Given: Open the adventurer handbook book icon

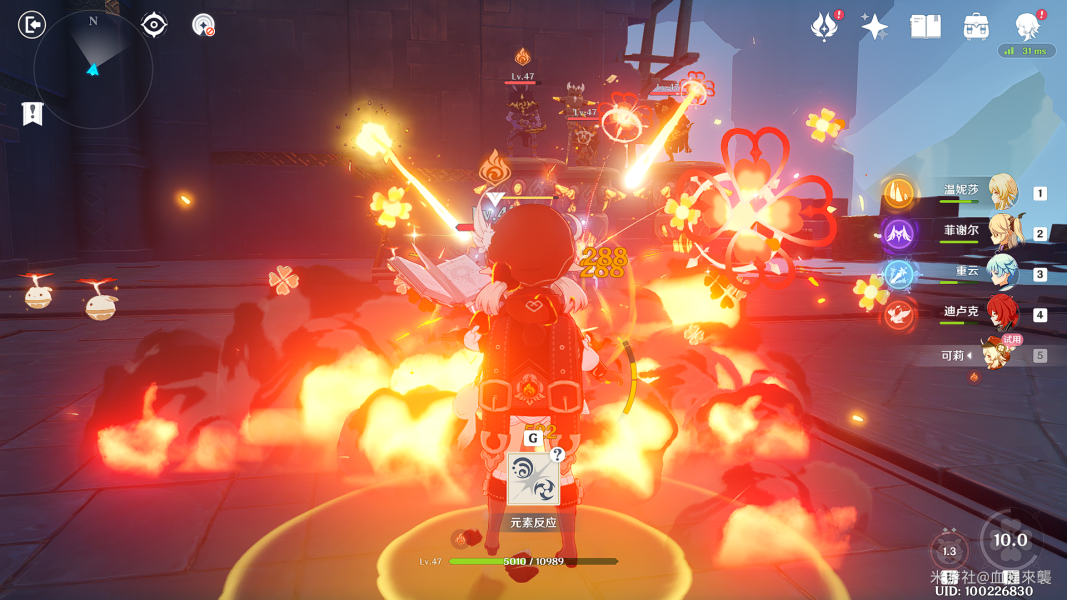Looking at the screenshot, I should click(925, 27).
